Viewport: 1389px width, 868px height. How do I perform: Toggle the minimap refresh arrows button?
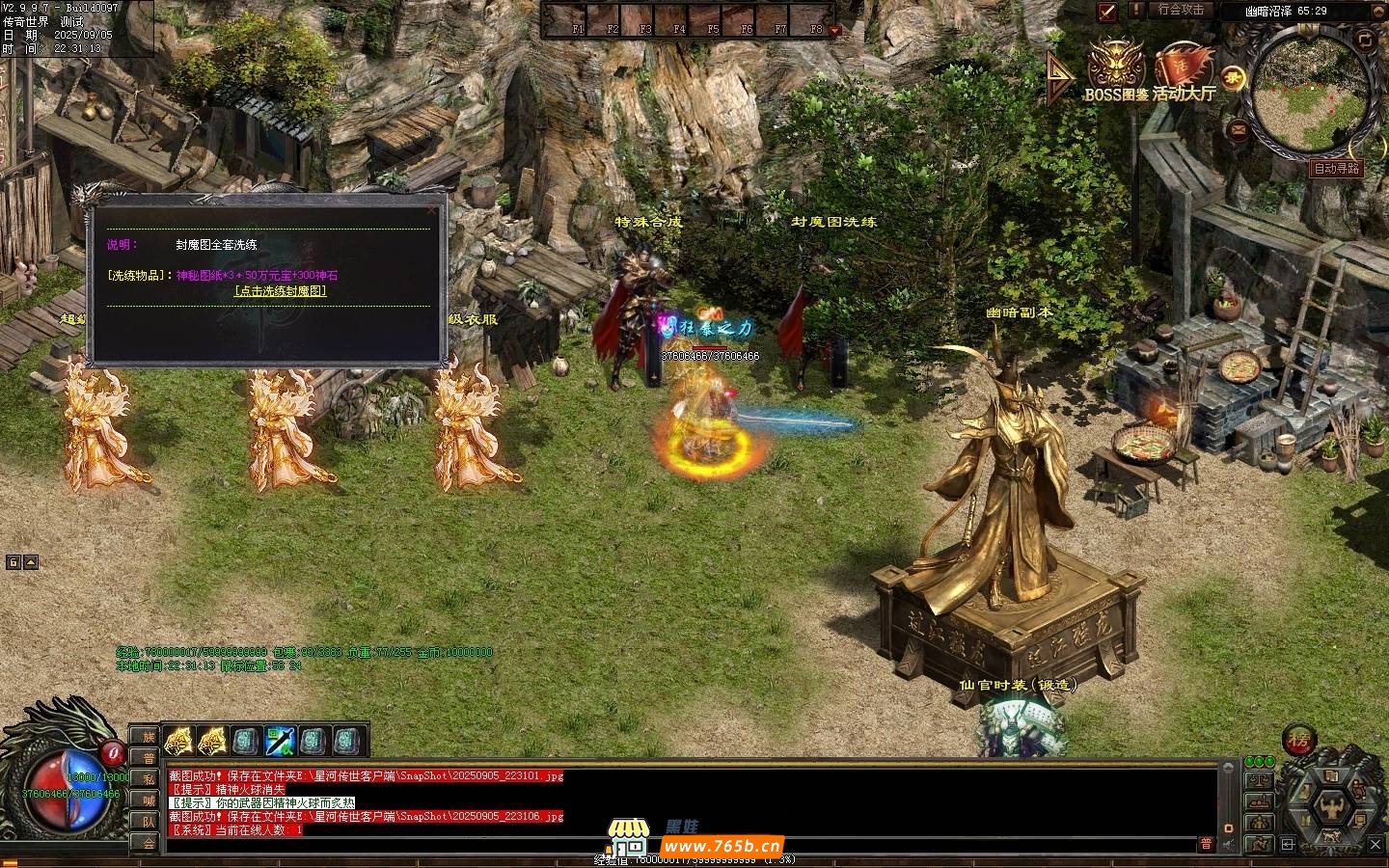pos(1365,40)
